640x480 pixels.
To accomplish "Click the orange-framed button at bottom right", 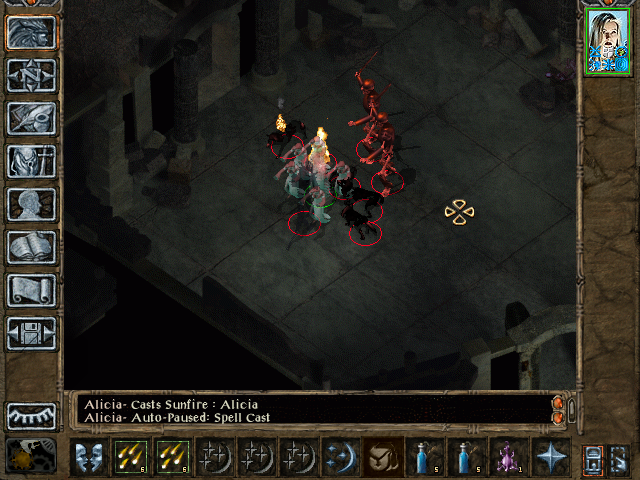I will tap(593, 457).
